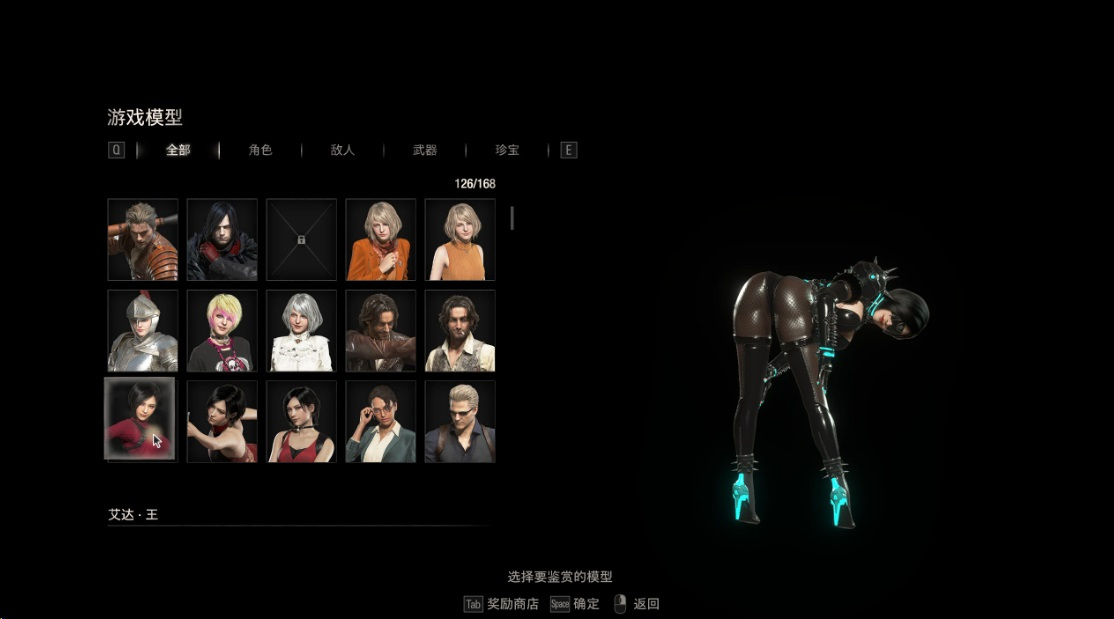Choose the pink-and-yellow haired Ashley thumbnail
The width and height of the screenshot is (1114, 619).
point(222,331)
